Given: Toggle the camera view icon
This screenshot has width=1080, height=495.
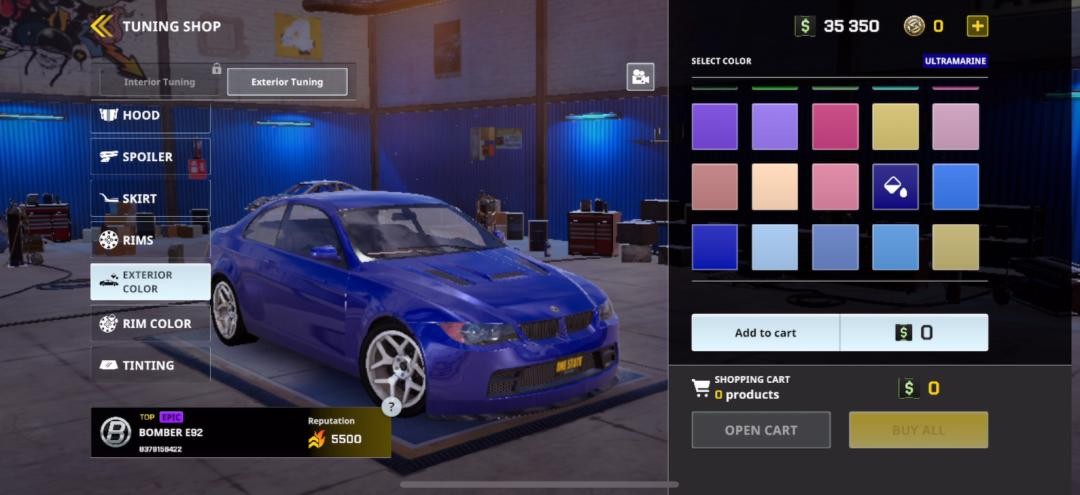Looking at the screenshot, I should tap(640, 77).
